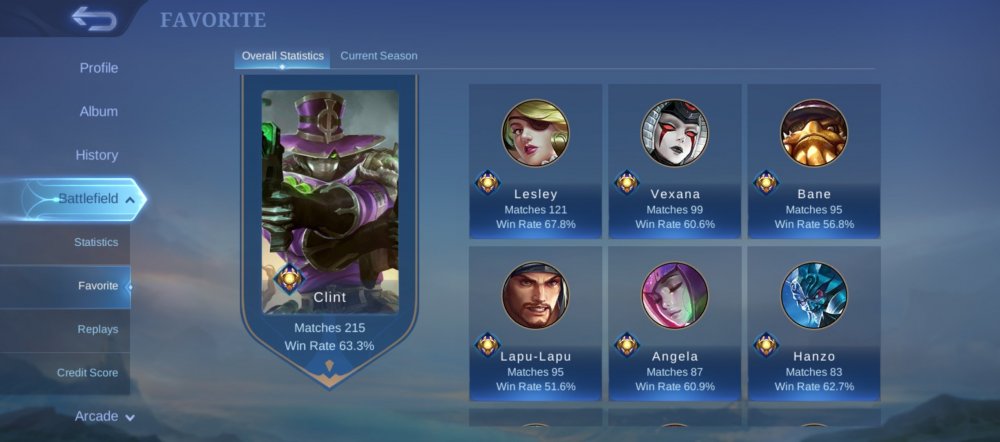1000x442 pixels.
Task: Open the Album section
Action: [98, 111]
